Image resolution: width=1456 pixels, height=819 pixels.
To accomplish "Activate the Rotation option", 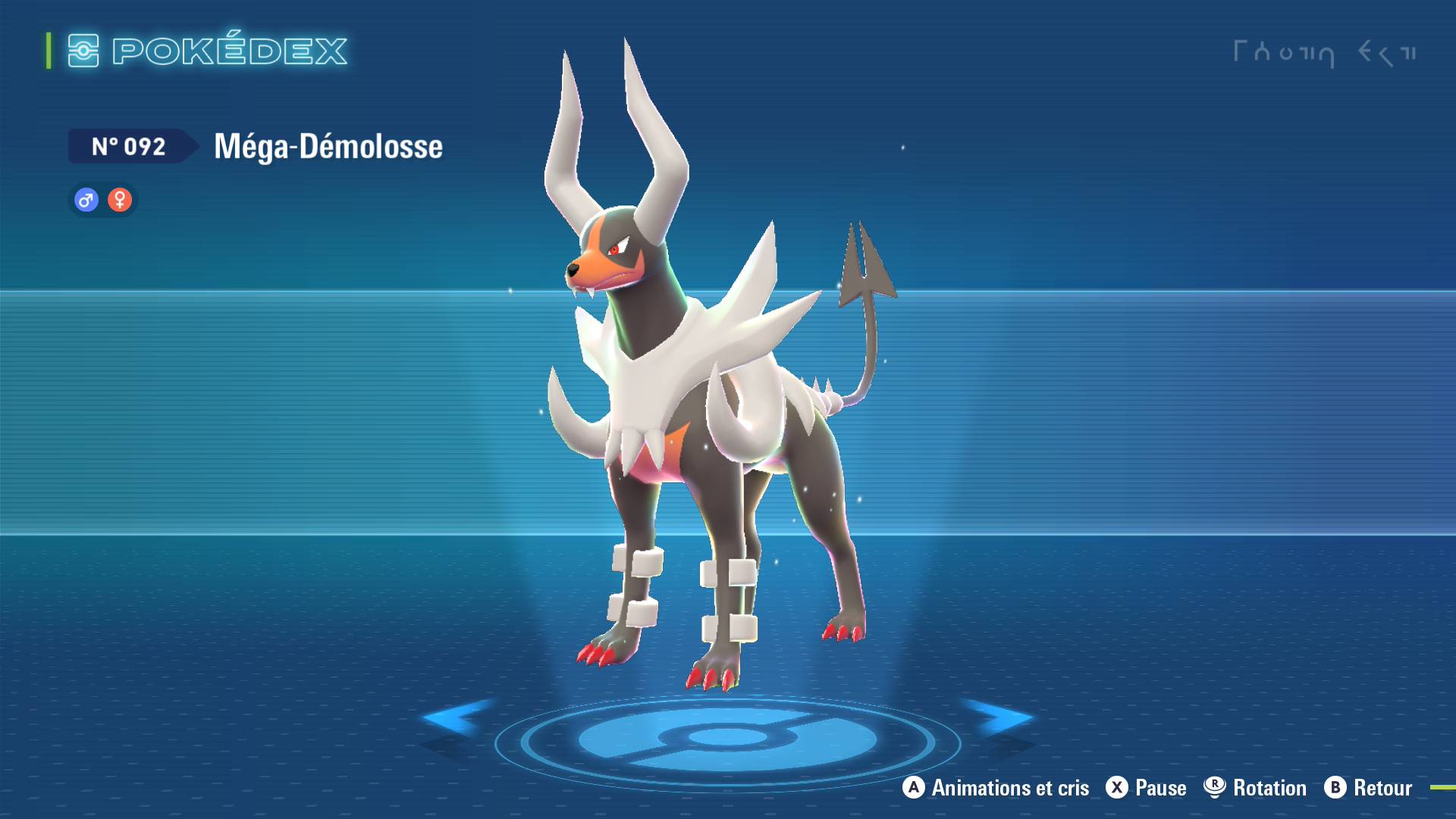I will pos(1255,788).
